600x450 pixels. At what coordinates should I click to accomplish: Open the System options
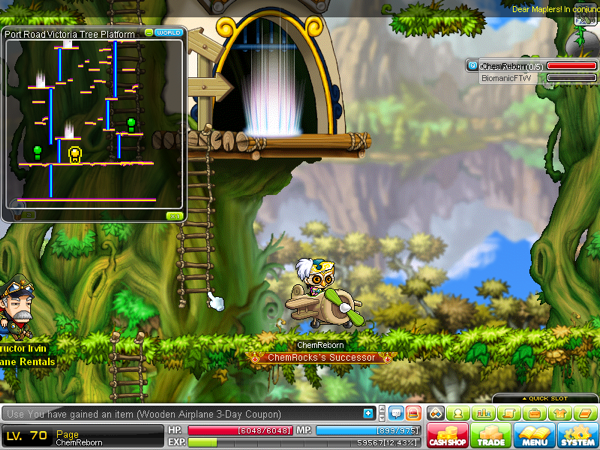(x=576, y=436)
